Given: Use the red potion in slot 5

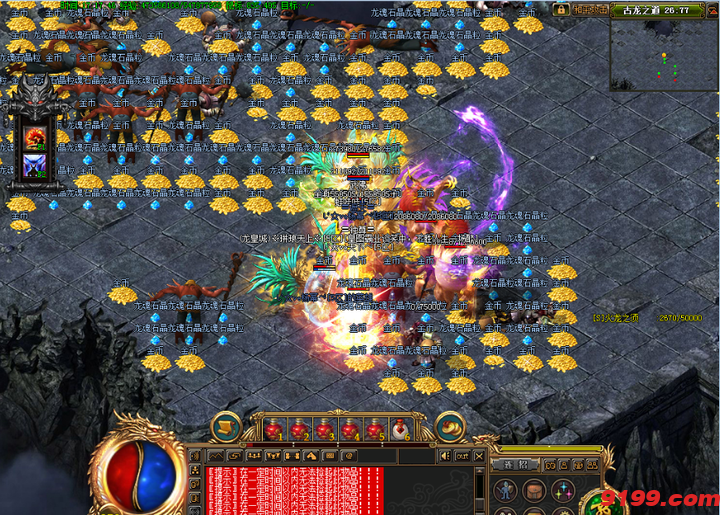Looking at the screenshot, I should pos(375,430).
